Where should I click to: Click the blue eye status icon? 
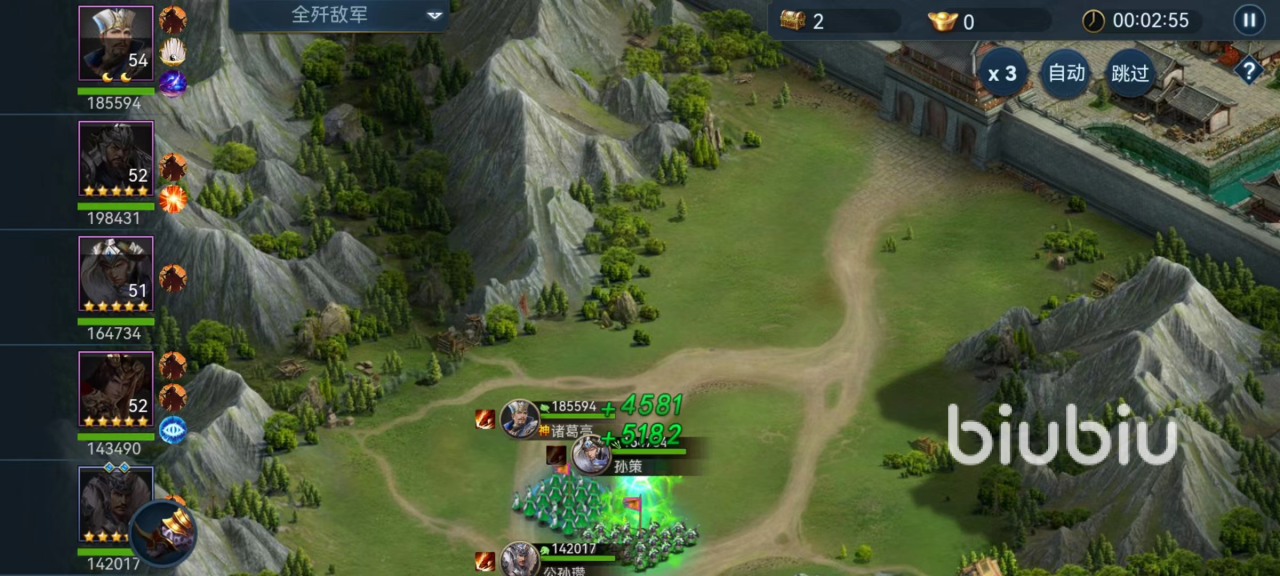tap(173, 430)
